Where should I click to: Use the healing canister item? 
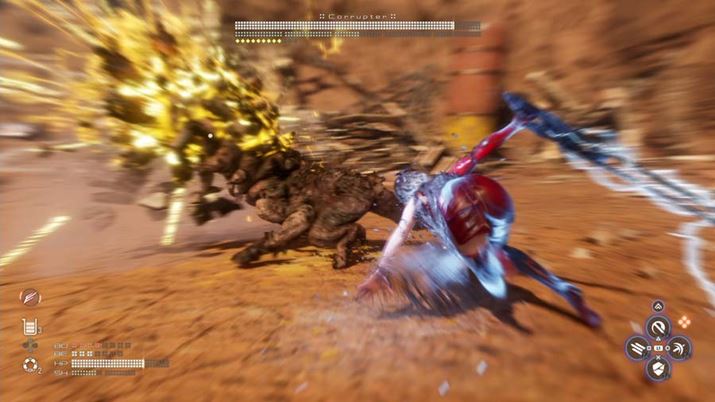30,326
